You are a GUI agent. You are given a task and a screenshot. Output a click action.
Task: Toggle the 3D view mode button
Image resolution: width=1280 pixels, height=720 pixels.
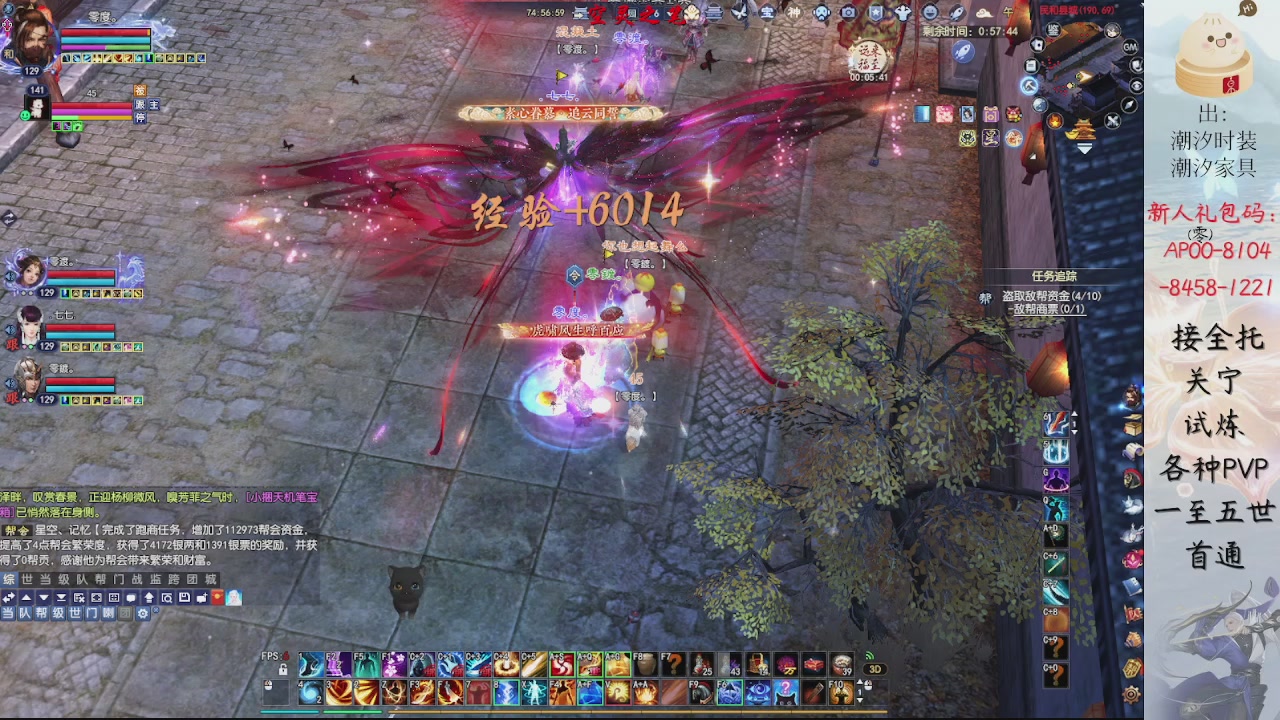874,669
